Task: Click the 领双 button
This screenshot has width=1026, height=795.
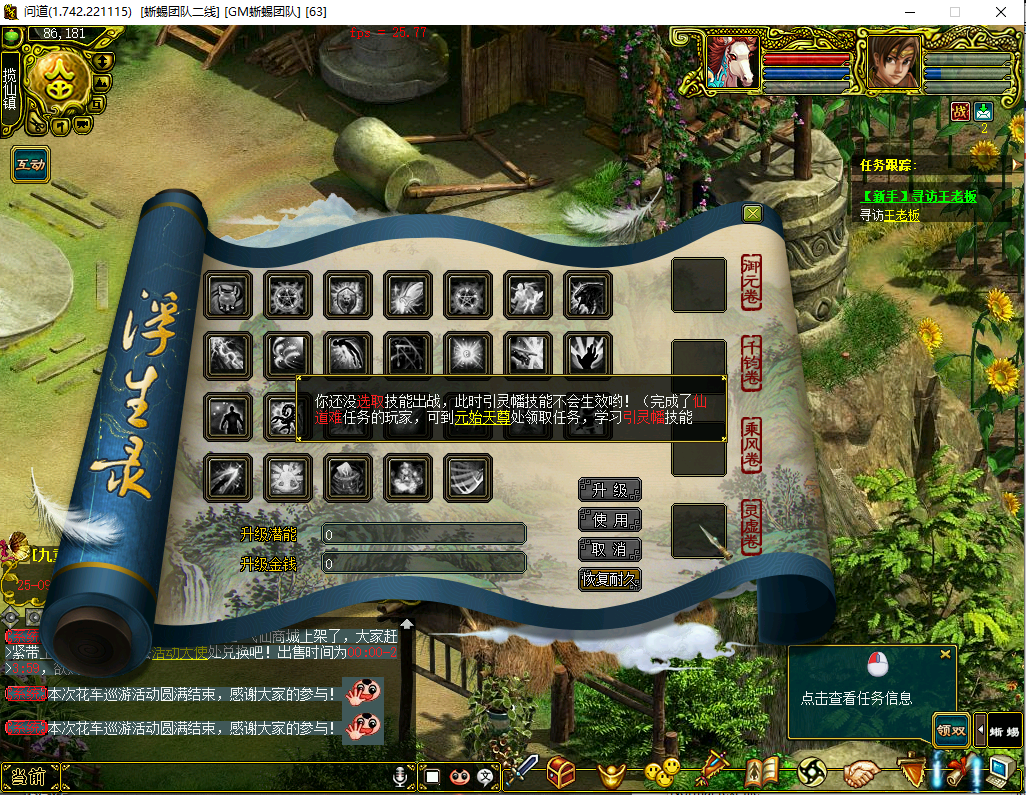Action: [x=951, y=730]
